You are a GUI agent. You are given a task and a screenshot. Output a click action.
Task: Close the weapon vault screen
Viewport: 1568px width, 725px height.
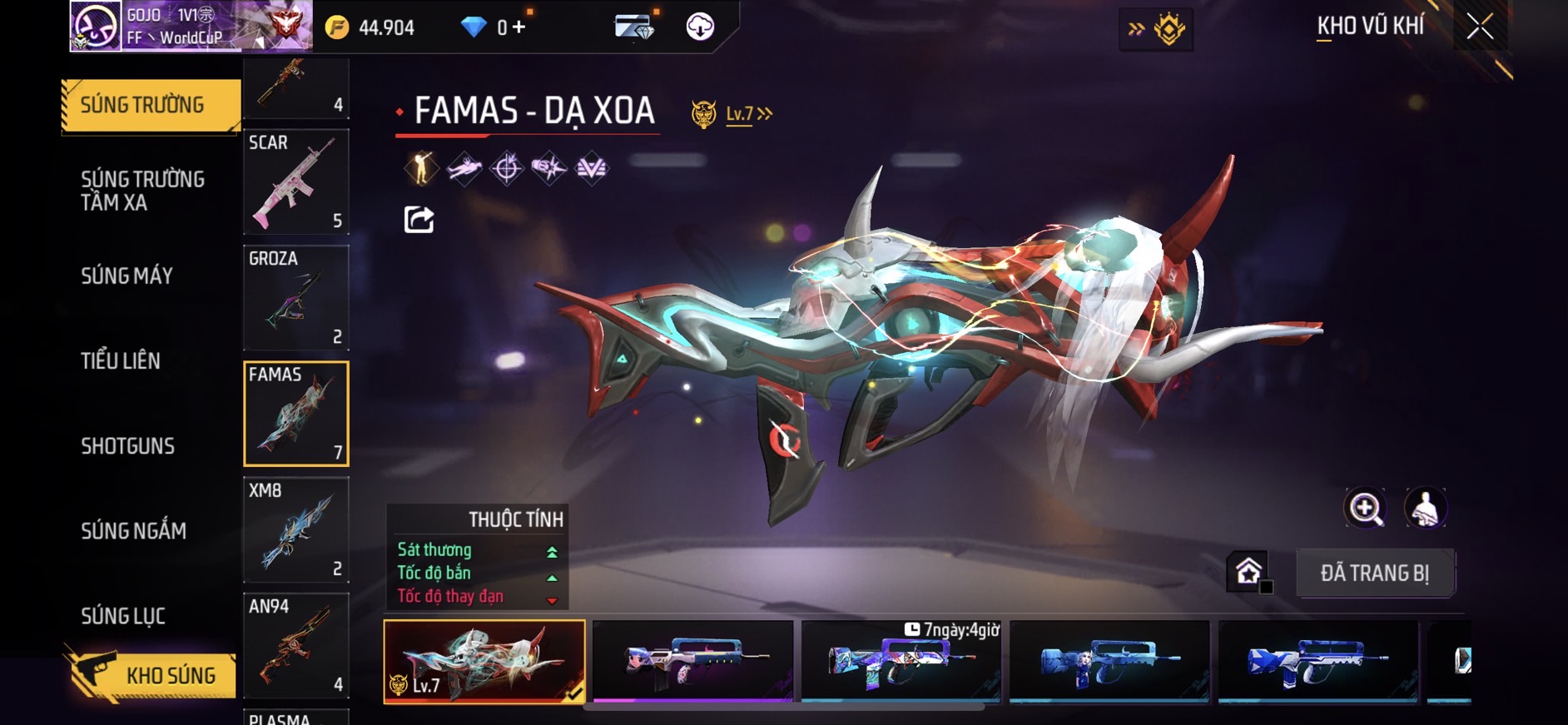[x=1480, y=27]
